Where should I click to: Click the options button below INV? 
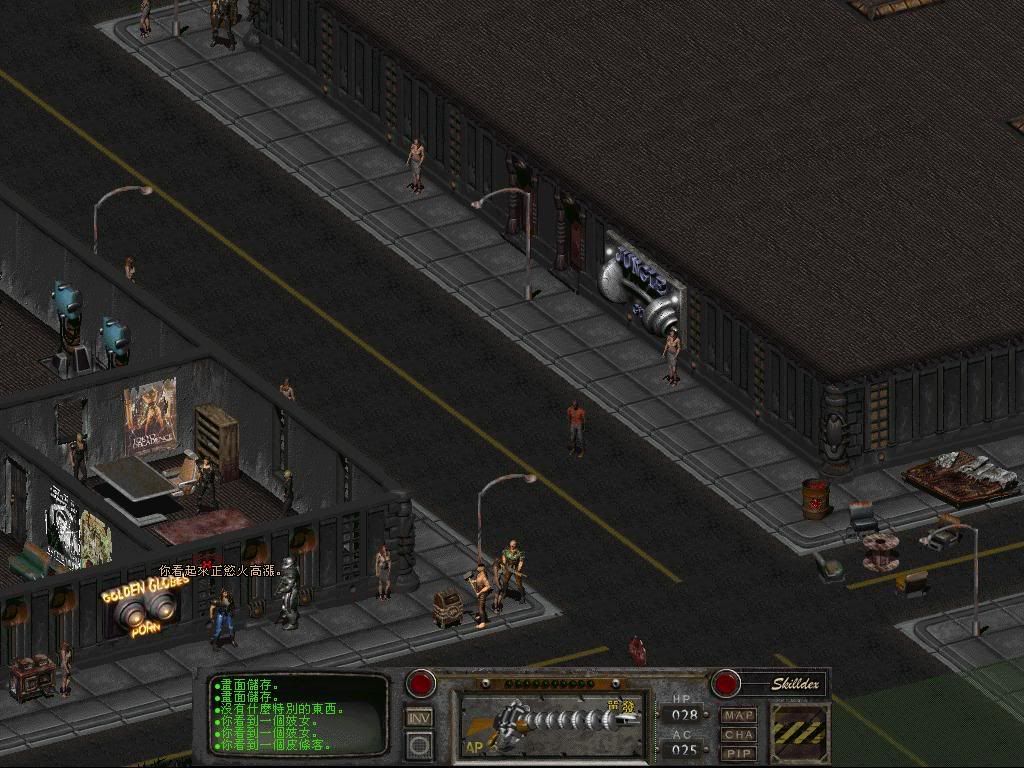click(x=419, y=745)
